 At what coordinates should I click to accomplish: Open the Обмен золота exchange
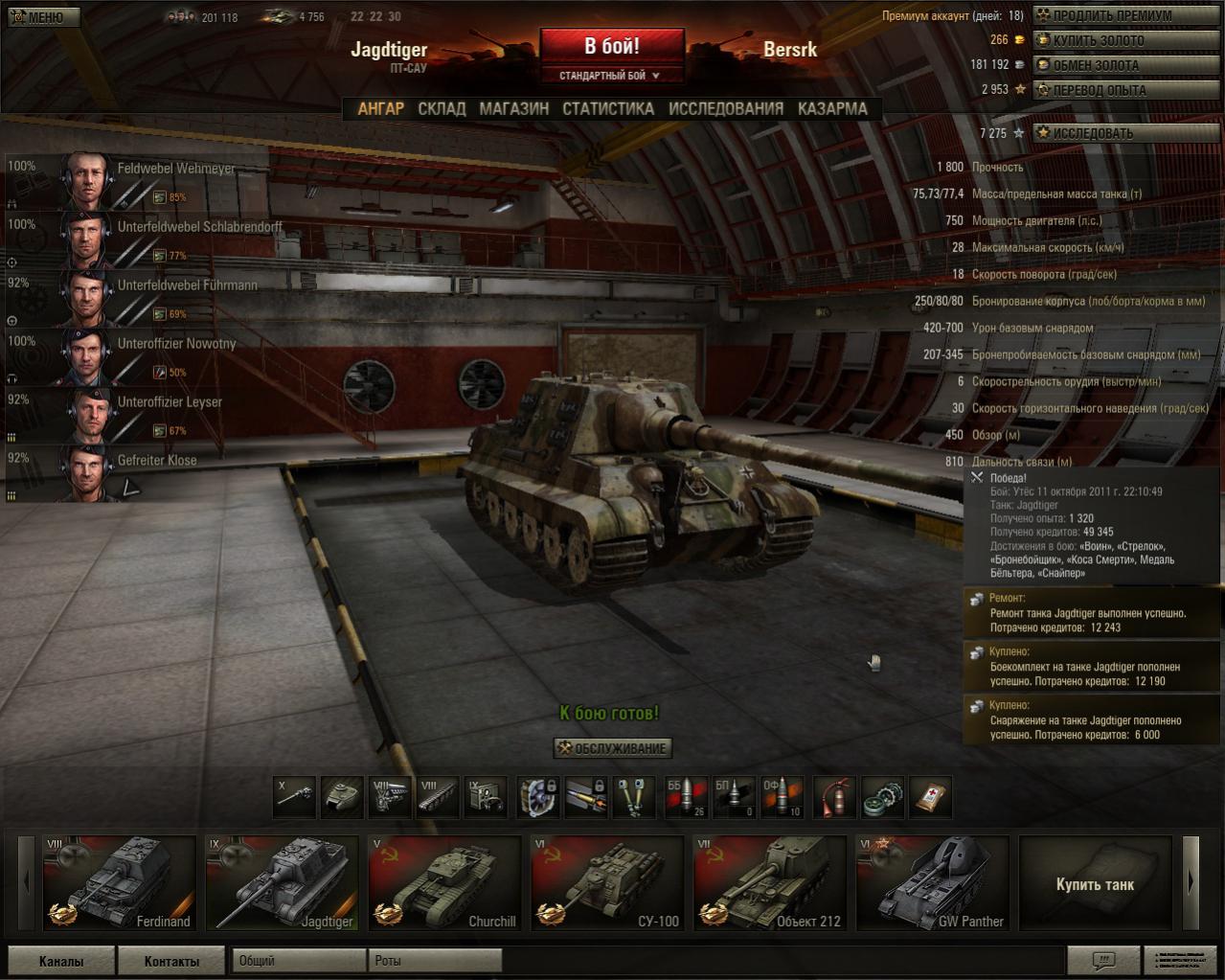point(1125,66)
